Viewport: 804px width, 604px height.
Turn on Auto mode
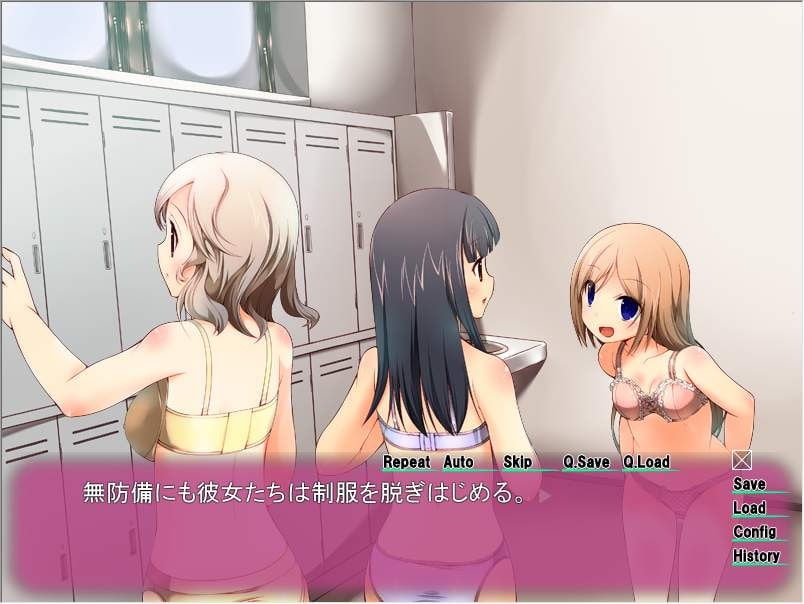(459, 462)
